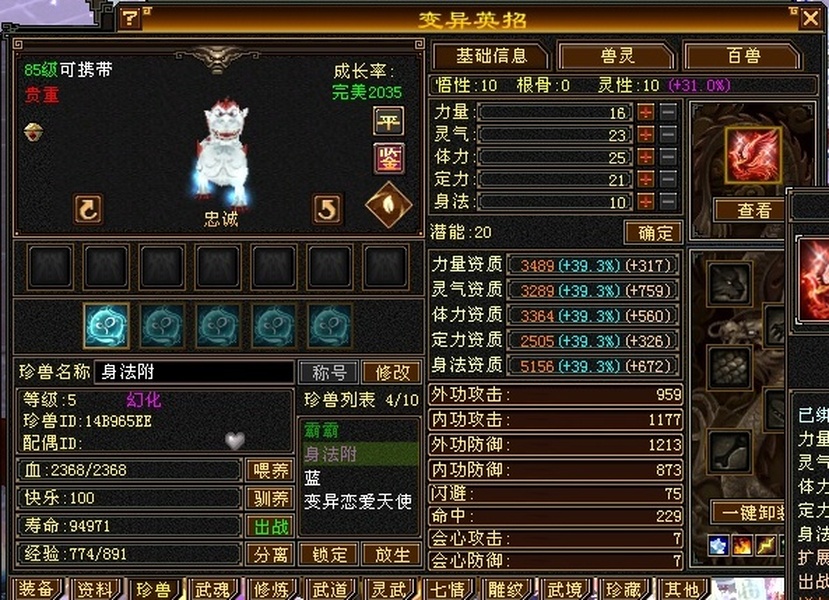The width and height of the screenshot is (829, 600).
Task: Click the 喂养 feed button
Action: point(269,470)
